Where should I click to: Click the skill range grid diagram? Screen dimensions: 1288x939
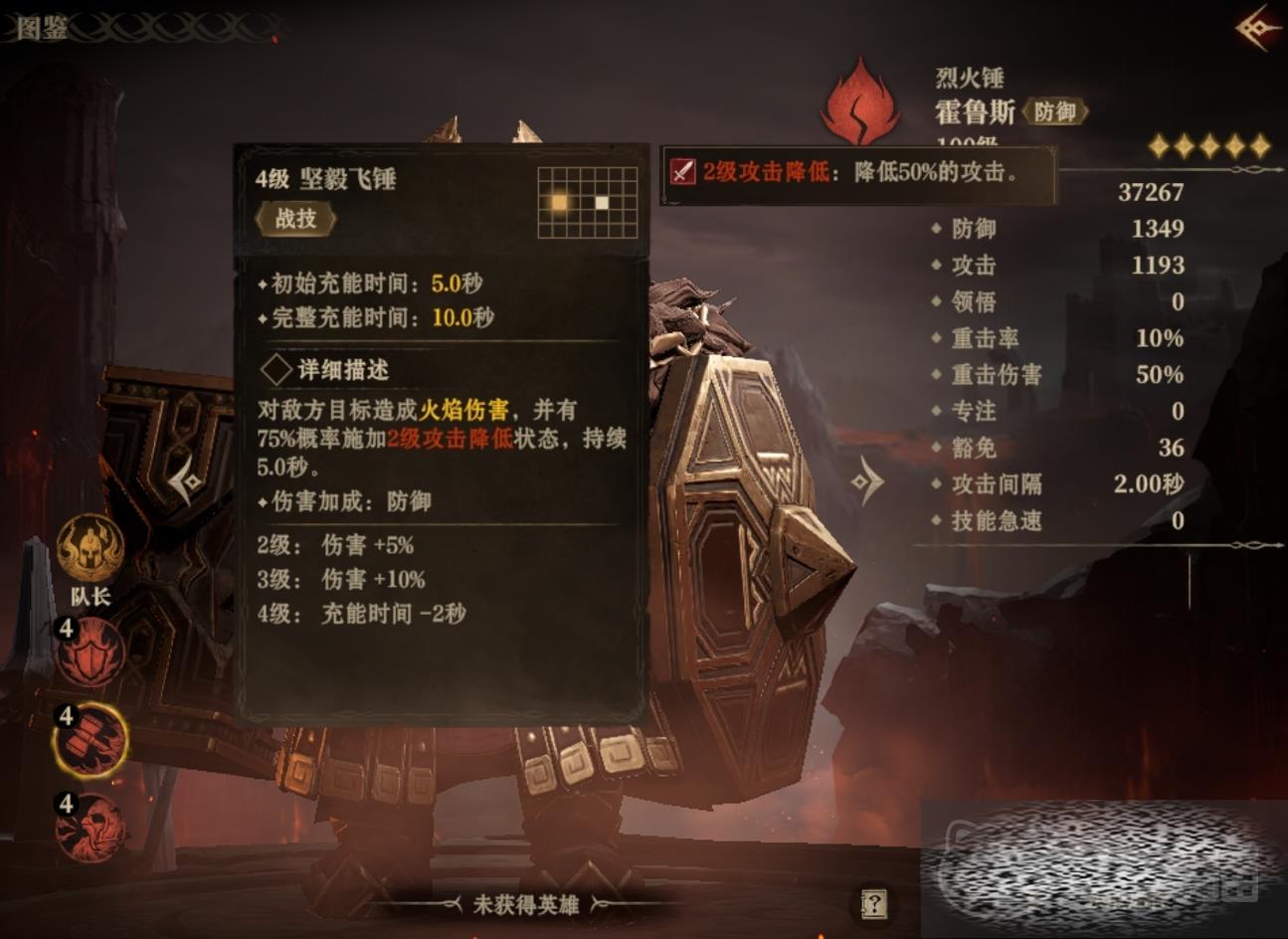(587, 203)
